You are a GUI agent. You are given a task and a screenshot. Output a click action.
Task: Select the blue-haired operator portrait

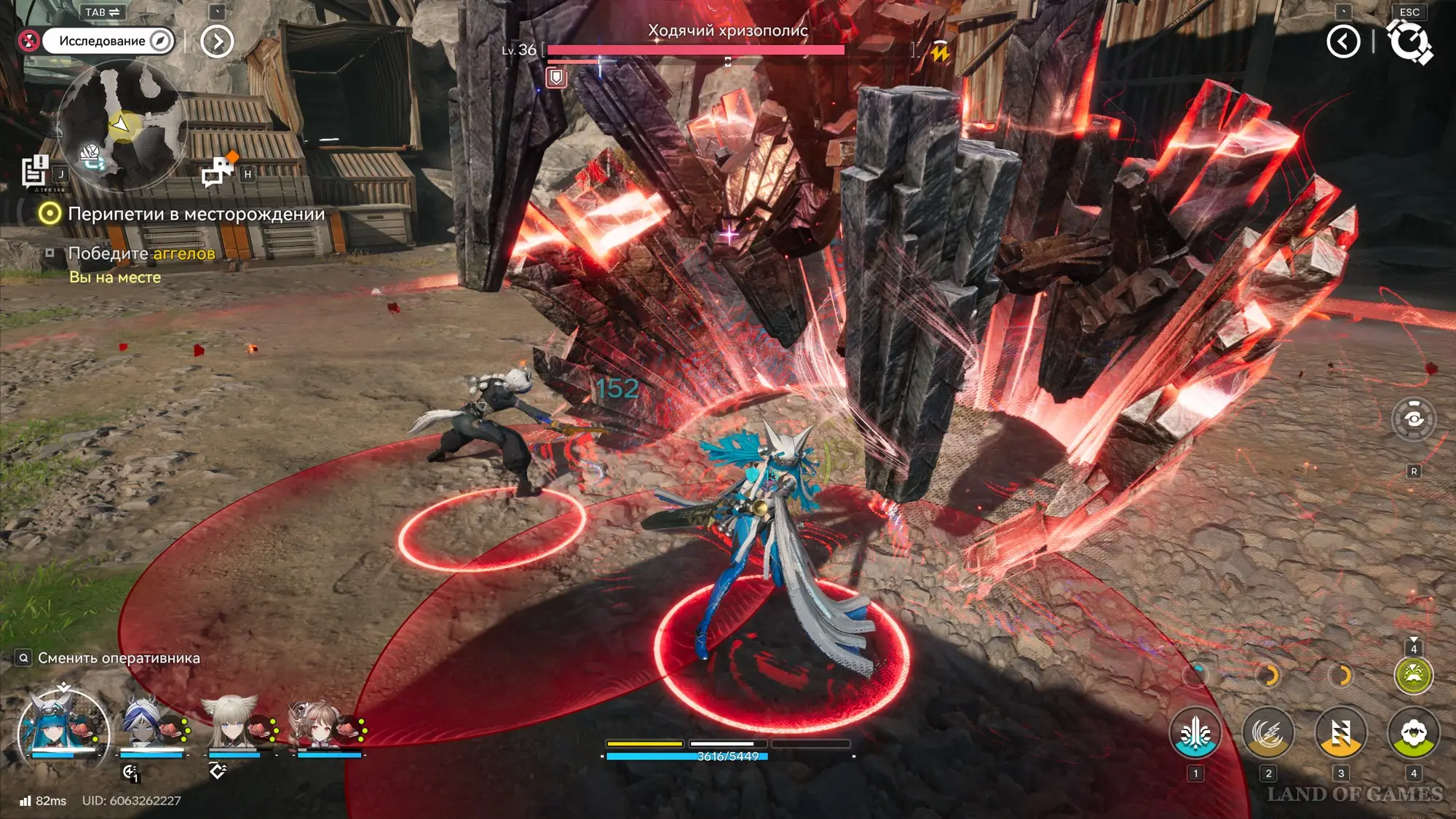coord(63,725)
